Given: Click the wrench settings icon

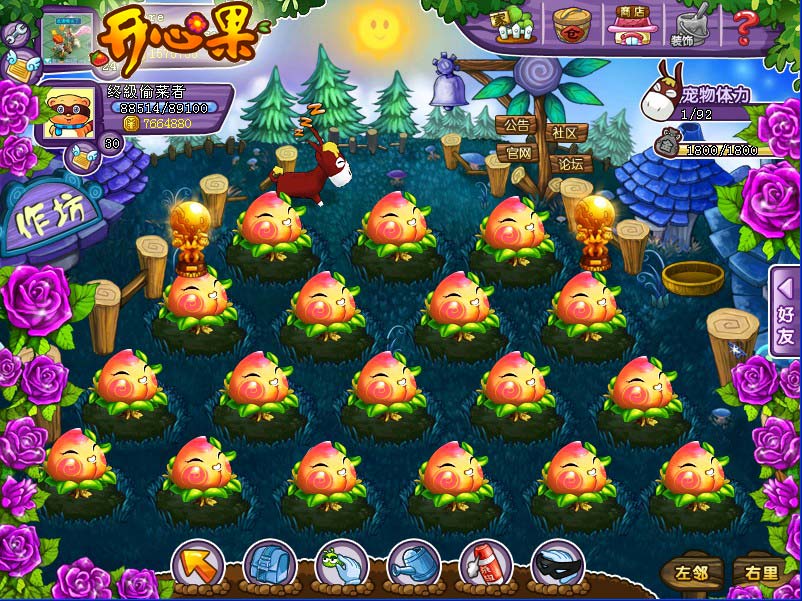Looking at the screenshot, I should tap(15, 33).
